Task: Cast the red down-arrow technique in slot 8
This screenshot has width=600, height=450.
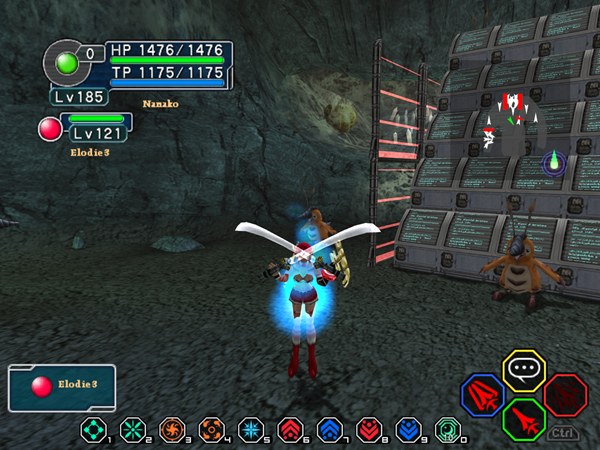Action: click(366, 431)
